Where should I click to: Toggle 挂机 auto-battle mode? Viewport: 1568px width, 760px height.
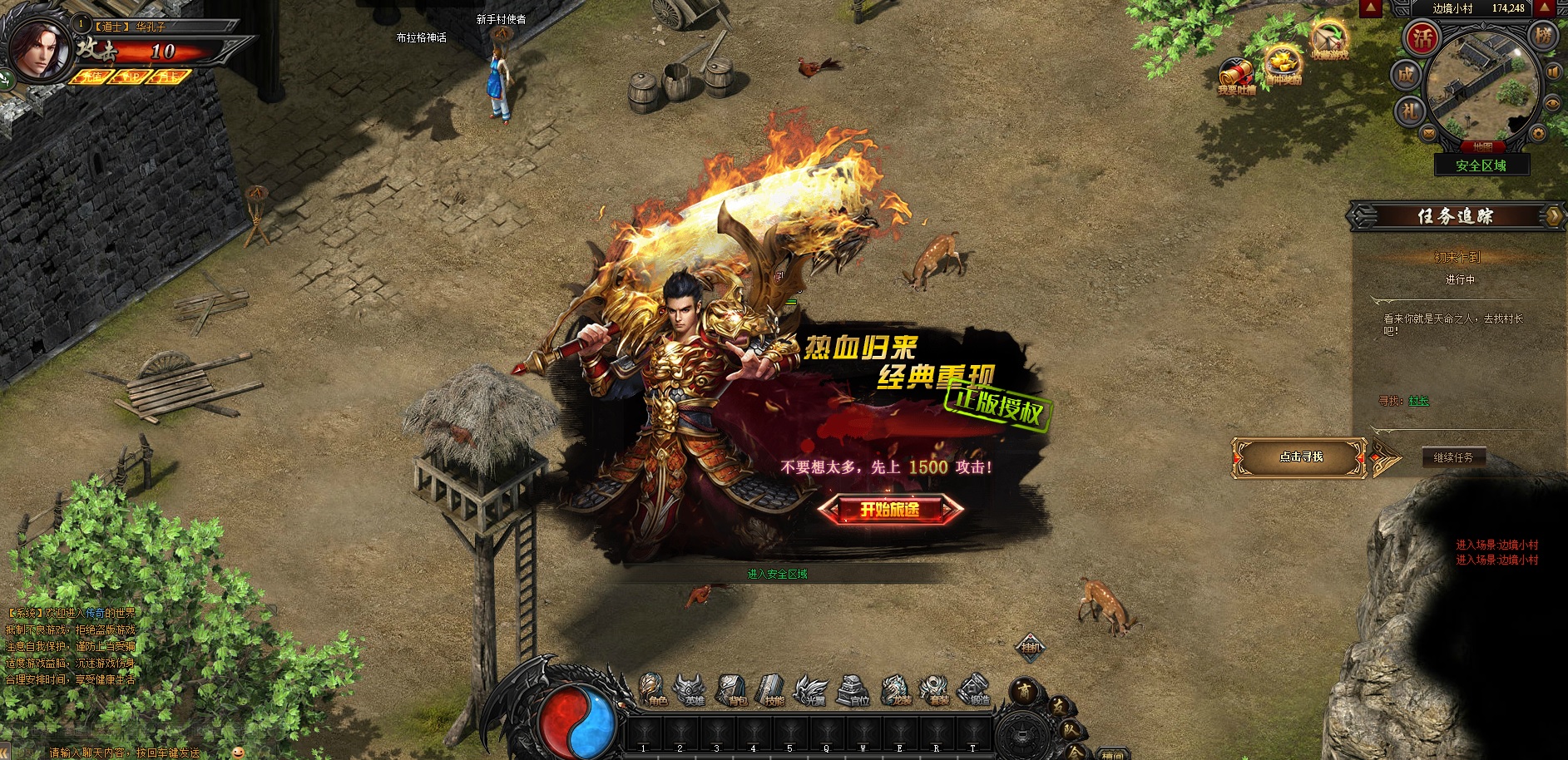click(x=1031, y=647)
